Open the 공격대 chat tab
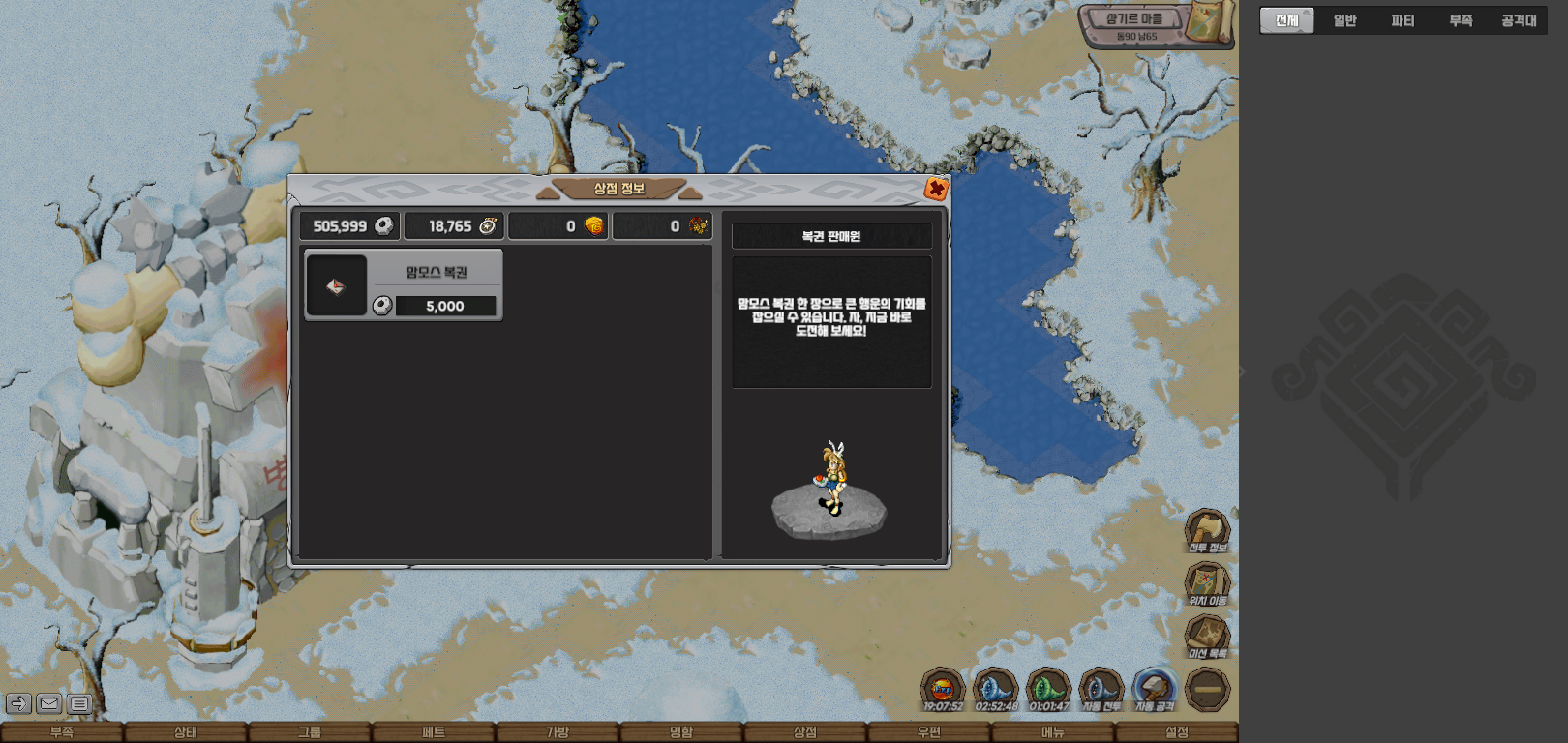1568x743 pixels. [x=1518, y=20]
